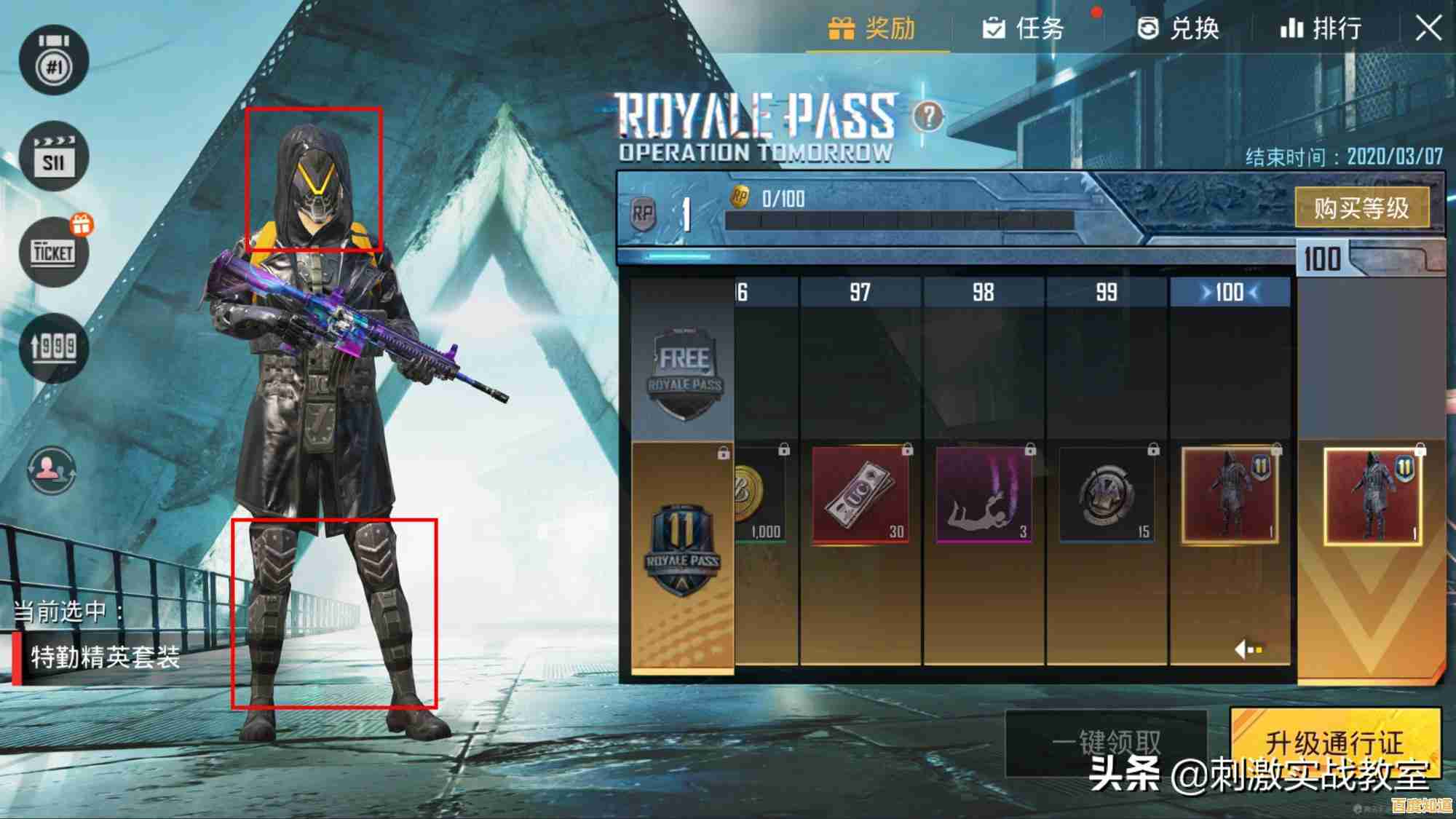Screen dimensions: 1456x819
Task: Click the TICKET gift icon in the sidebar
Action: pyautogui.click(x=51, y=251)
